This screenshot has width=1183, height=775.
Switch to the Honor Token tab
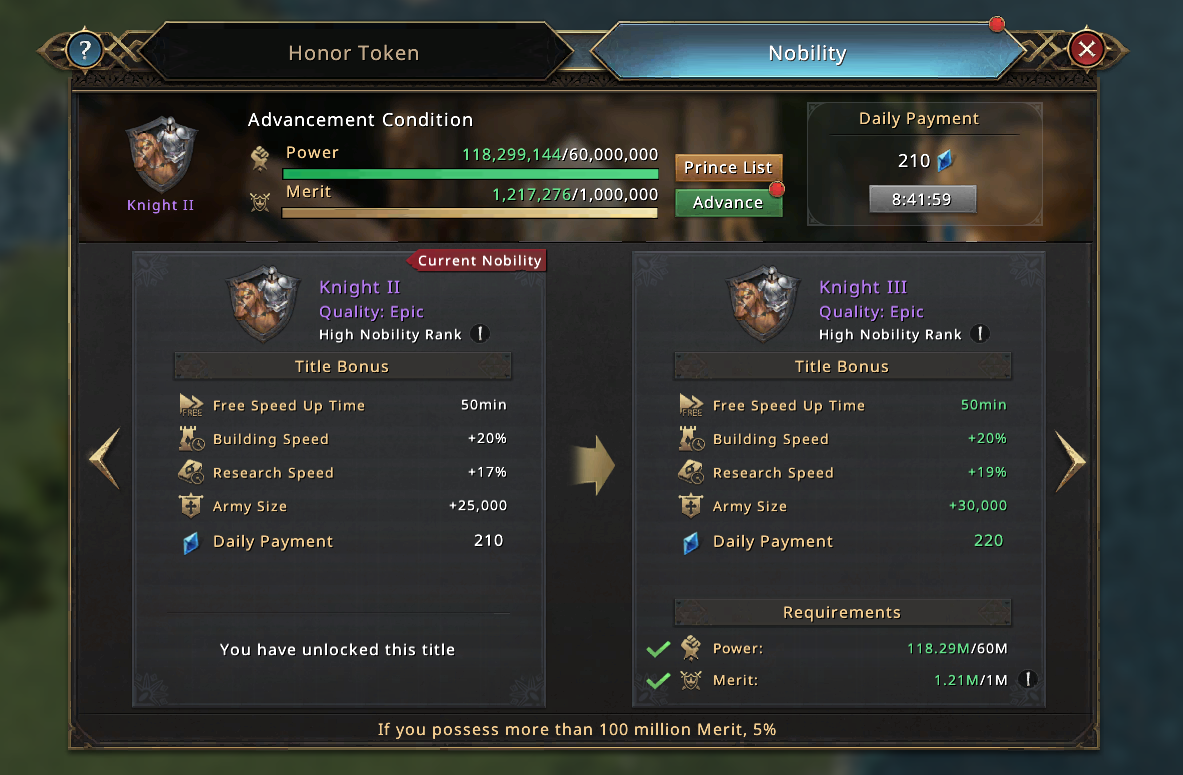coord(353,53)
